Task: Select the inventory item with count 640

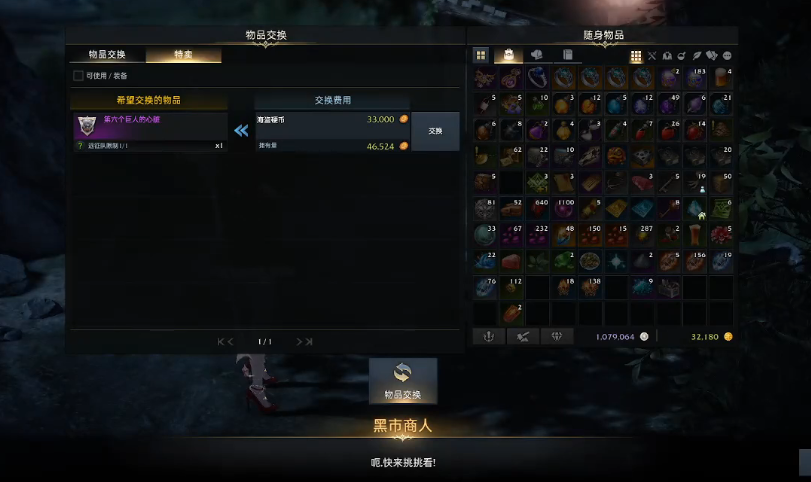Action: coord(538,209)
